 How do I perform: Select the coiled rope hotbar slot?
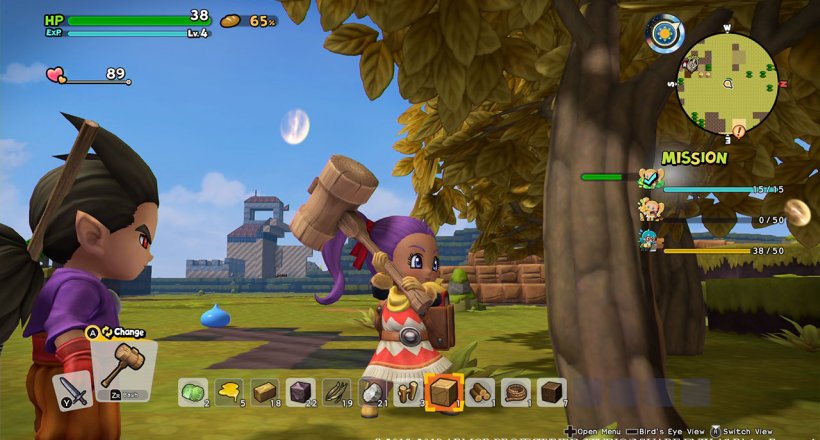[515, 392]
